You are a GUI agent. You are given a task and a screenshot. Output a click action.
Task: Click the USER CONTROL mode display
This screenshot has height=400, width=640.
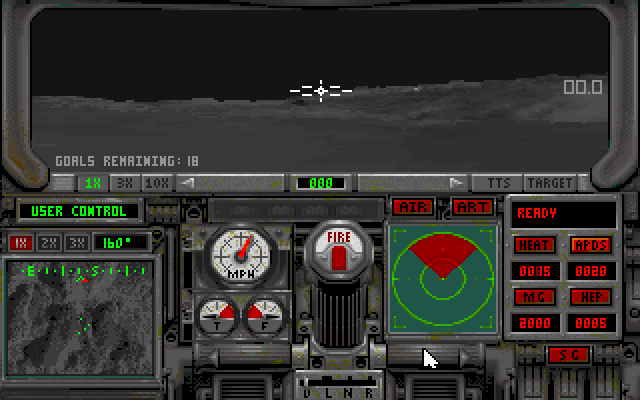coord(79,211)
